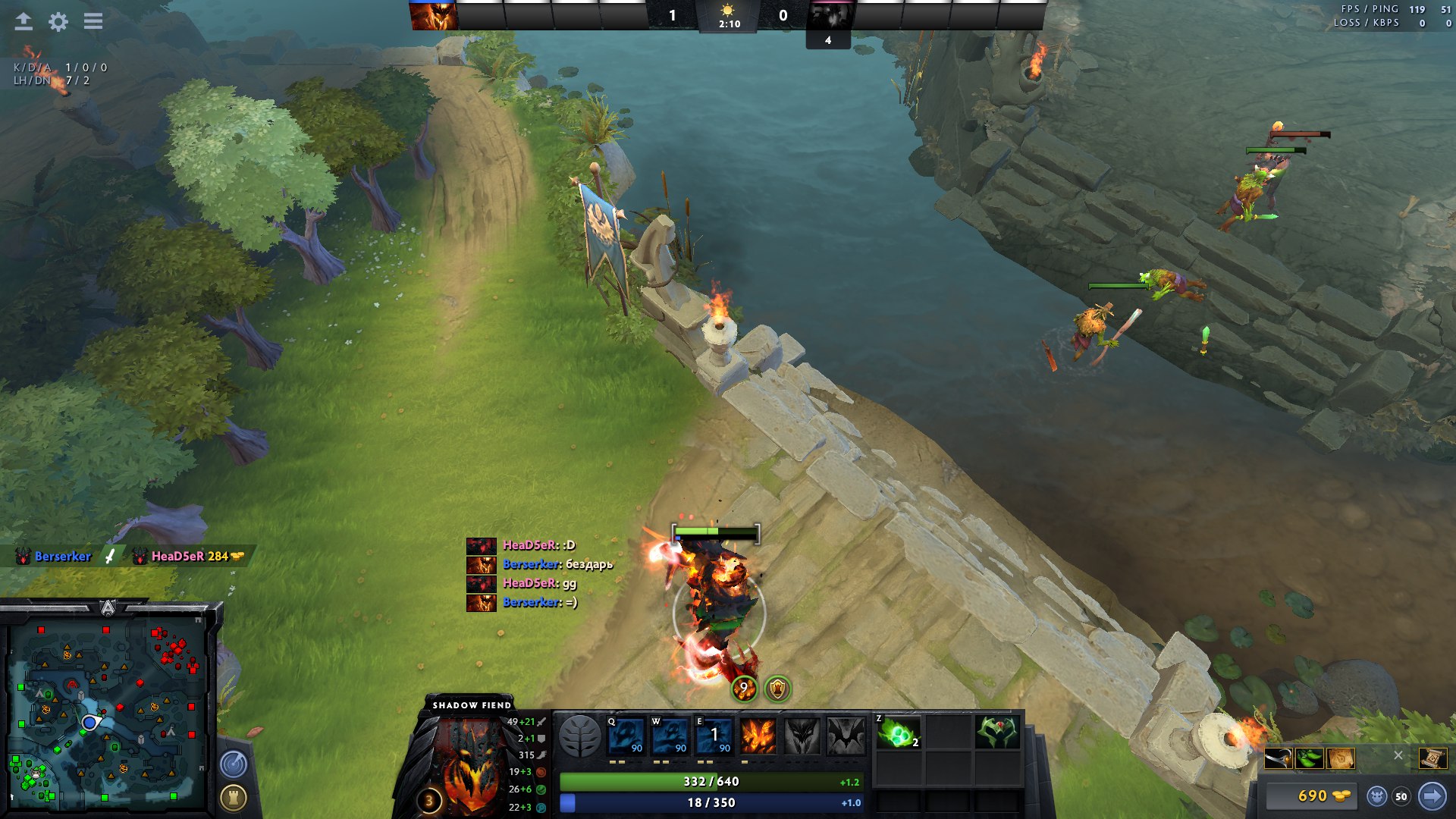
Task: Cast the W Shadowraze ability
Action: (670, 736)
